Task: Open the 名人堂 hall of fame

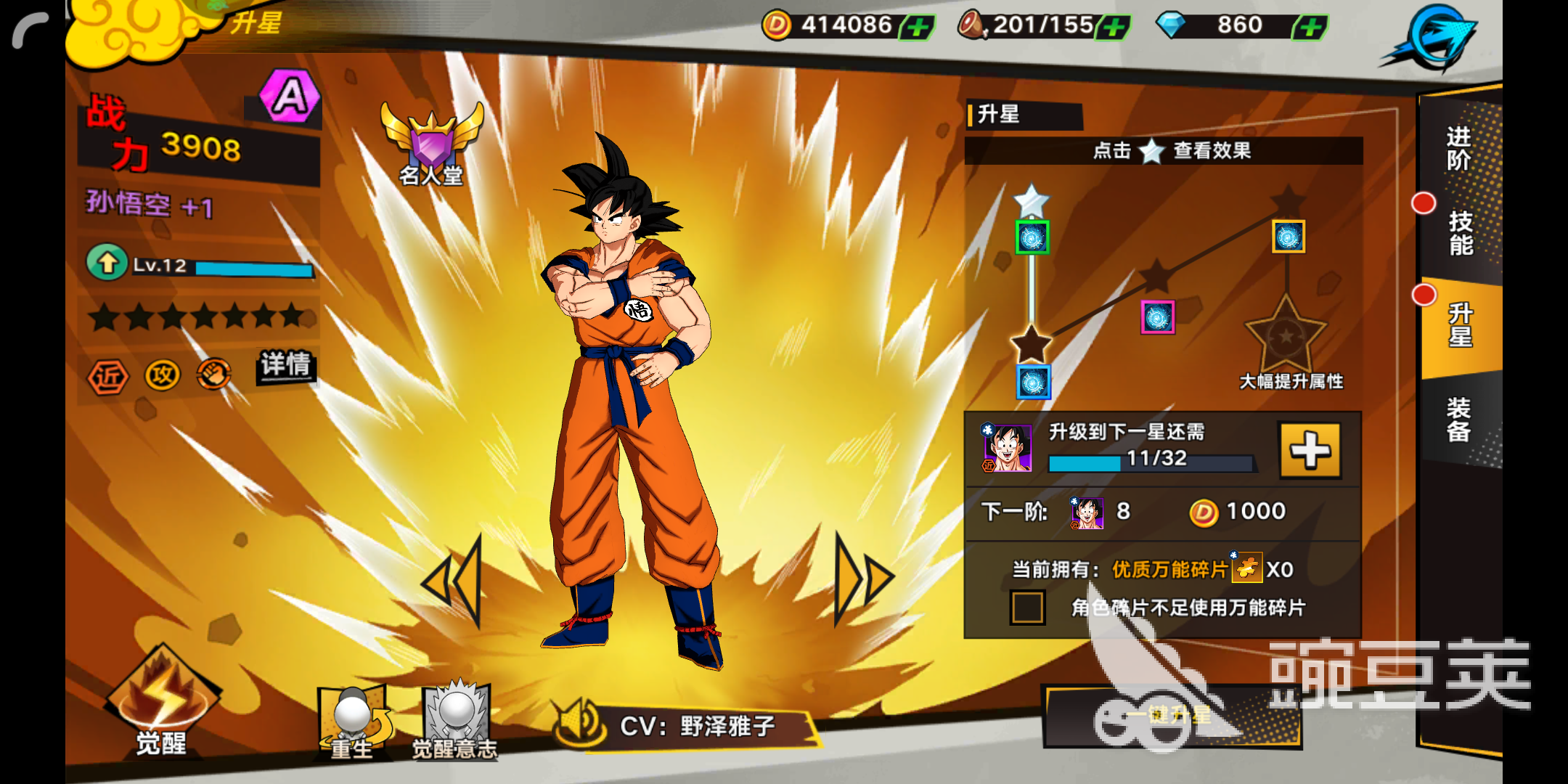Action: (x=432, y=145)
